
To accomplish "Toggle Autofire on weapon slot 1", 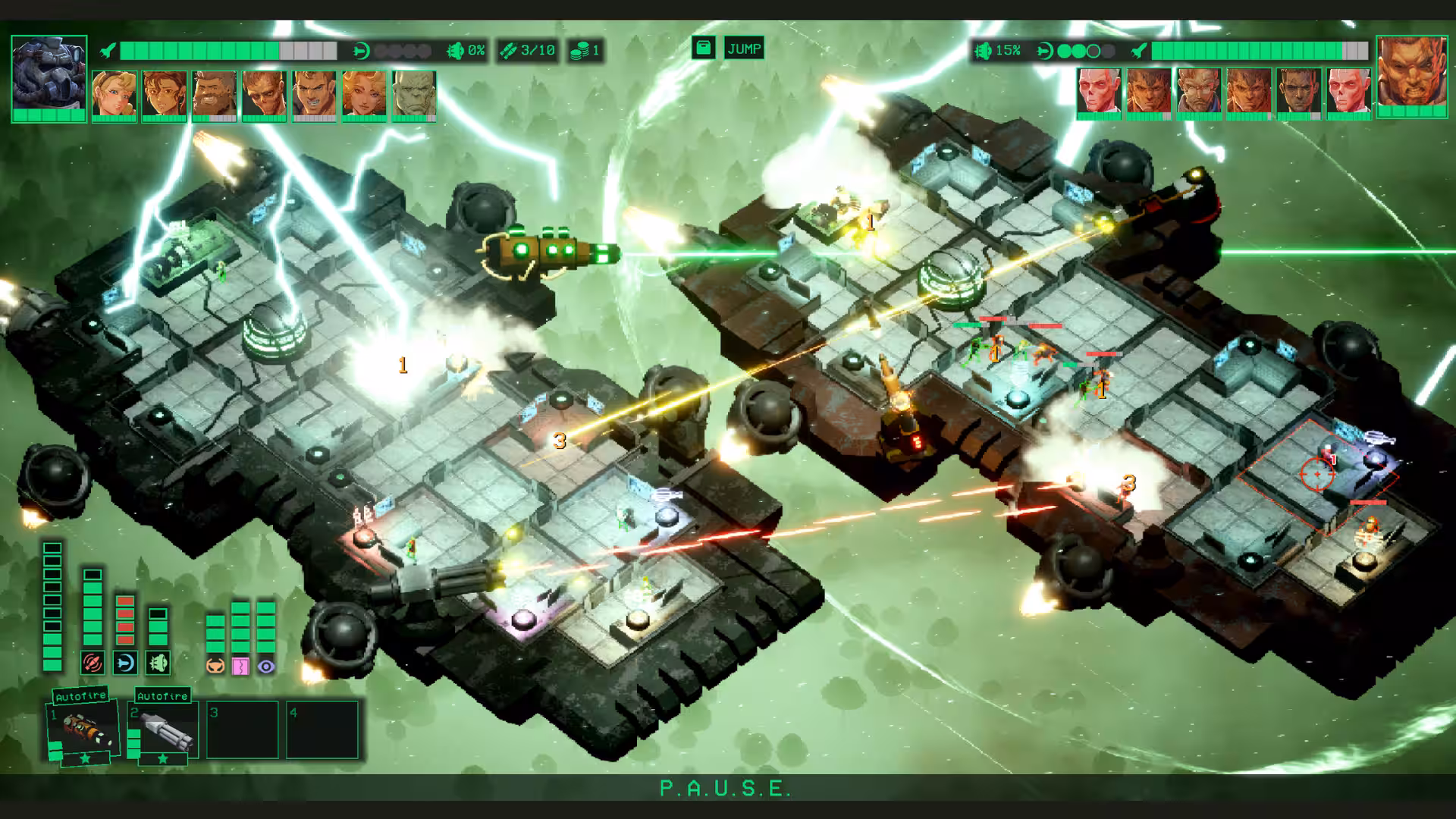I will (x=81, y=696).
